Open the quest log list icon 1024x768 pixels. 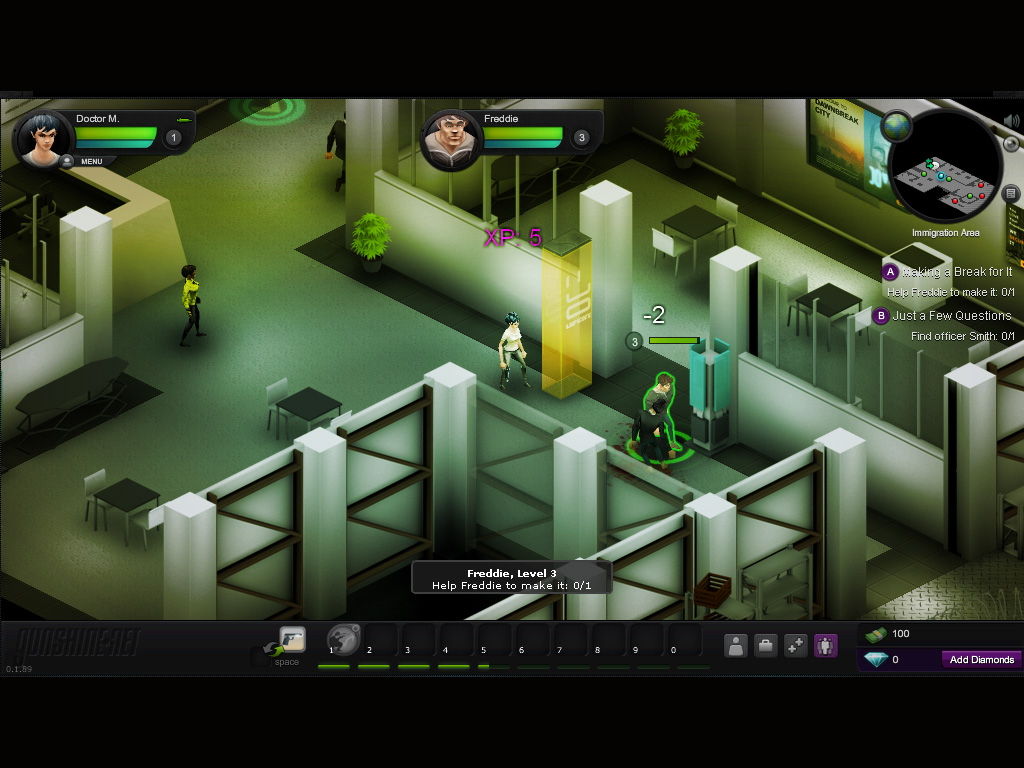1011,193
